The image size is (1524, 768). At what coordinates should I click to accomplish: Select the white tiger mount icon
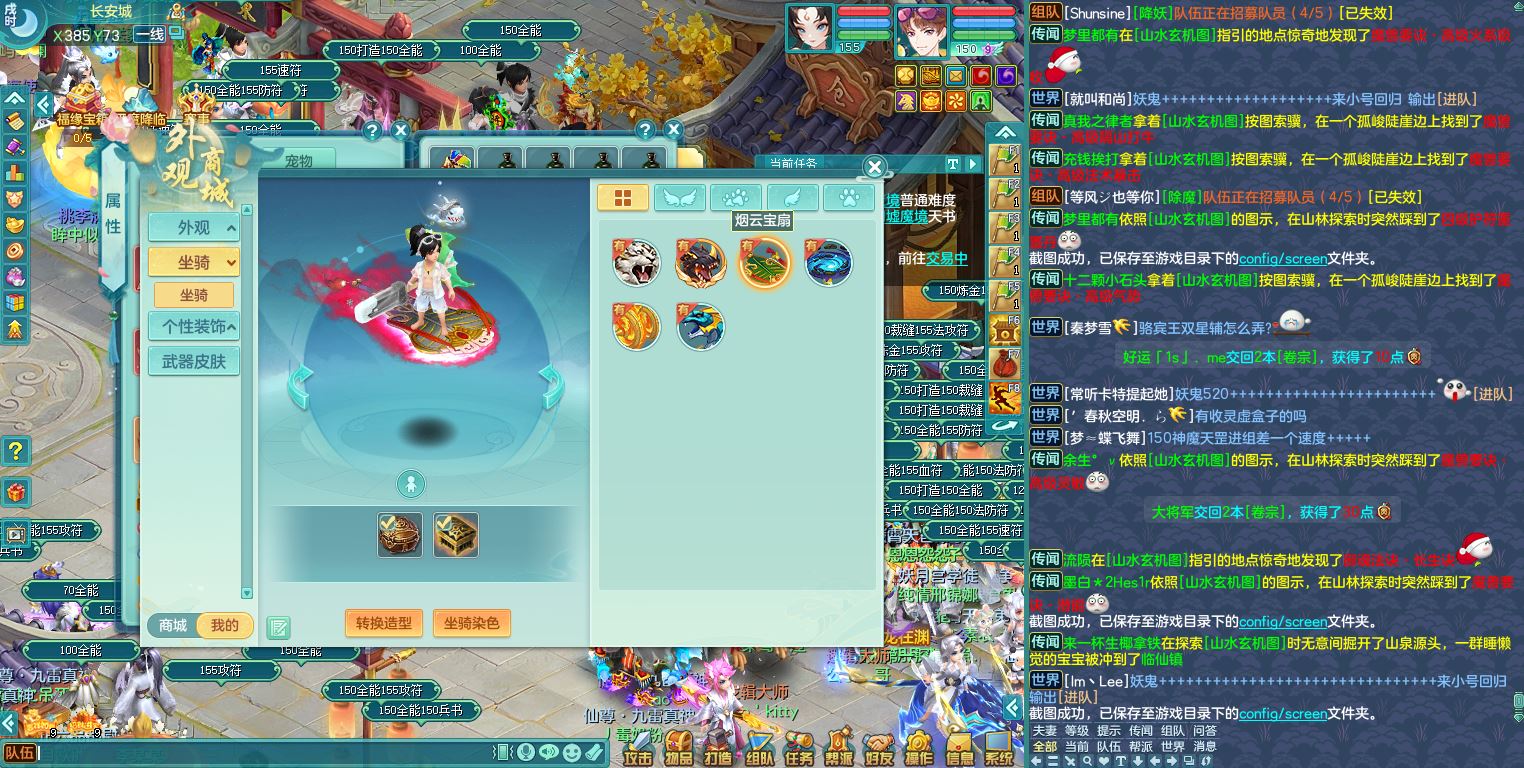636,263
